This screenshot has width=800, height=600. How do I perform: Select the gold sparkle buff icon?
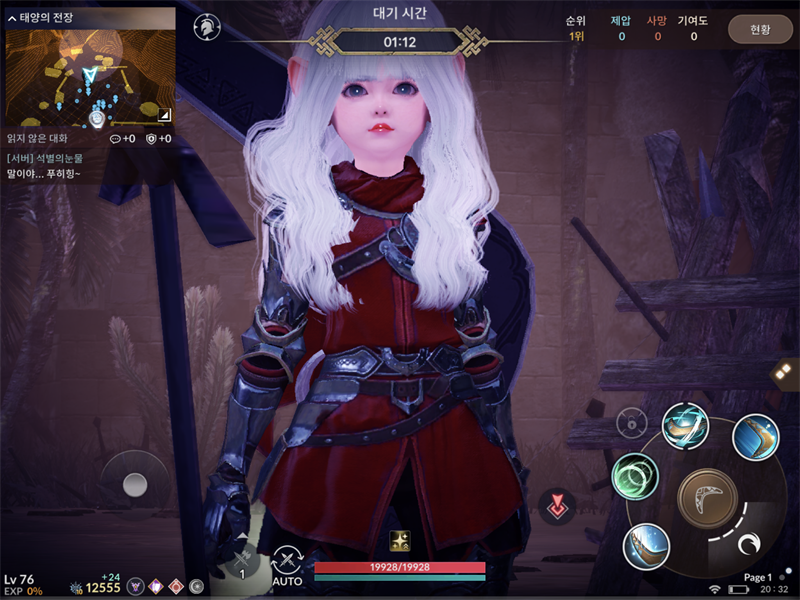[400, 540]
